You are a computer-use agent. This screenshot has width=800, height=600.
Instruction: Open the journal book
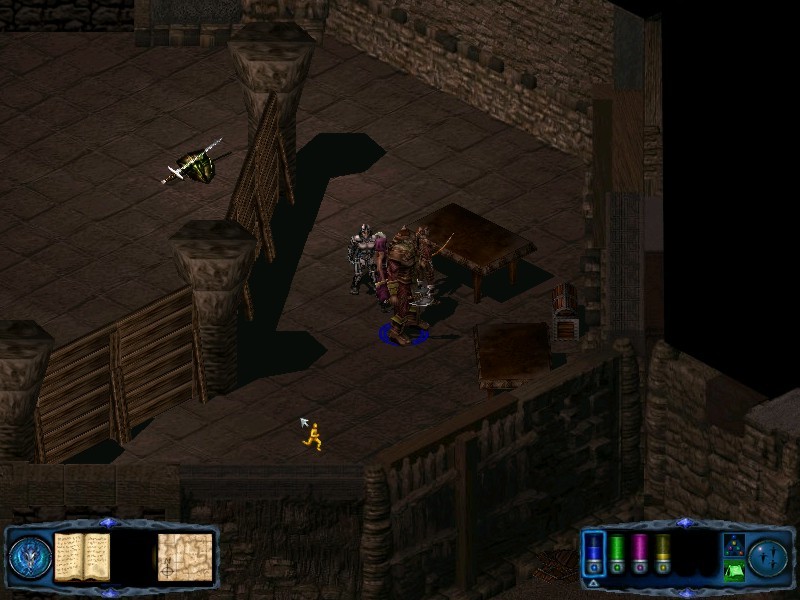pos(82,556)
